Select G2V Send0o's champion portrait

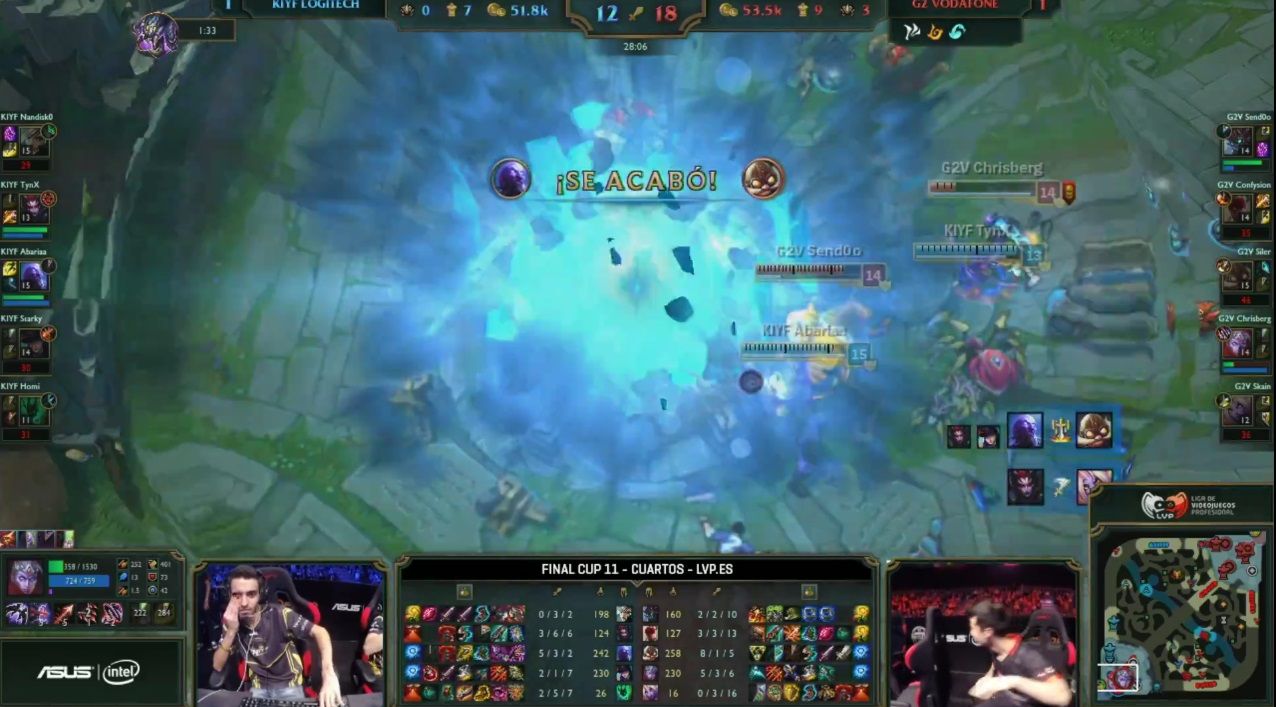pos(1238,143)
